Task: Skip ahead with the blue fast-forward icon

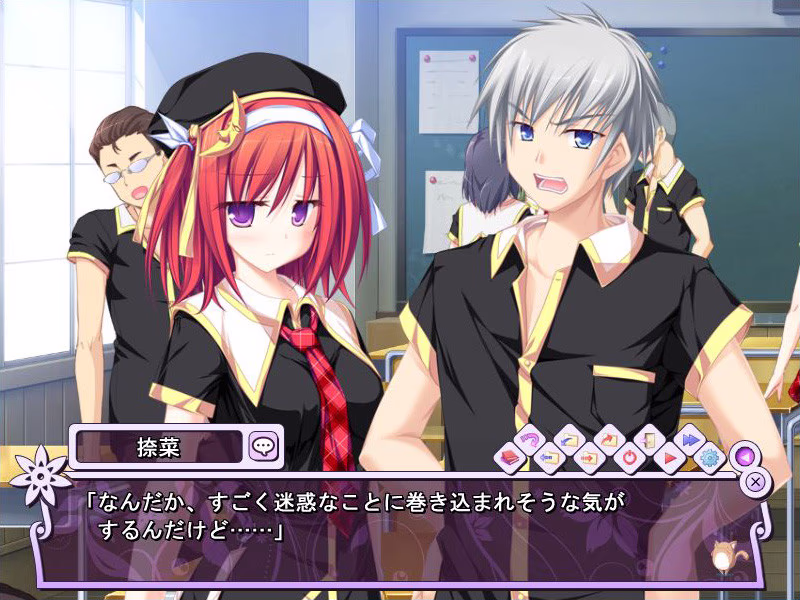Action: pos(690,440)
